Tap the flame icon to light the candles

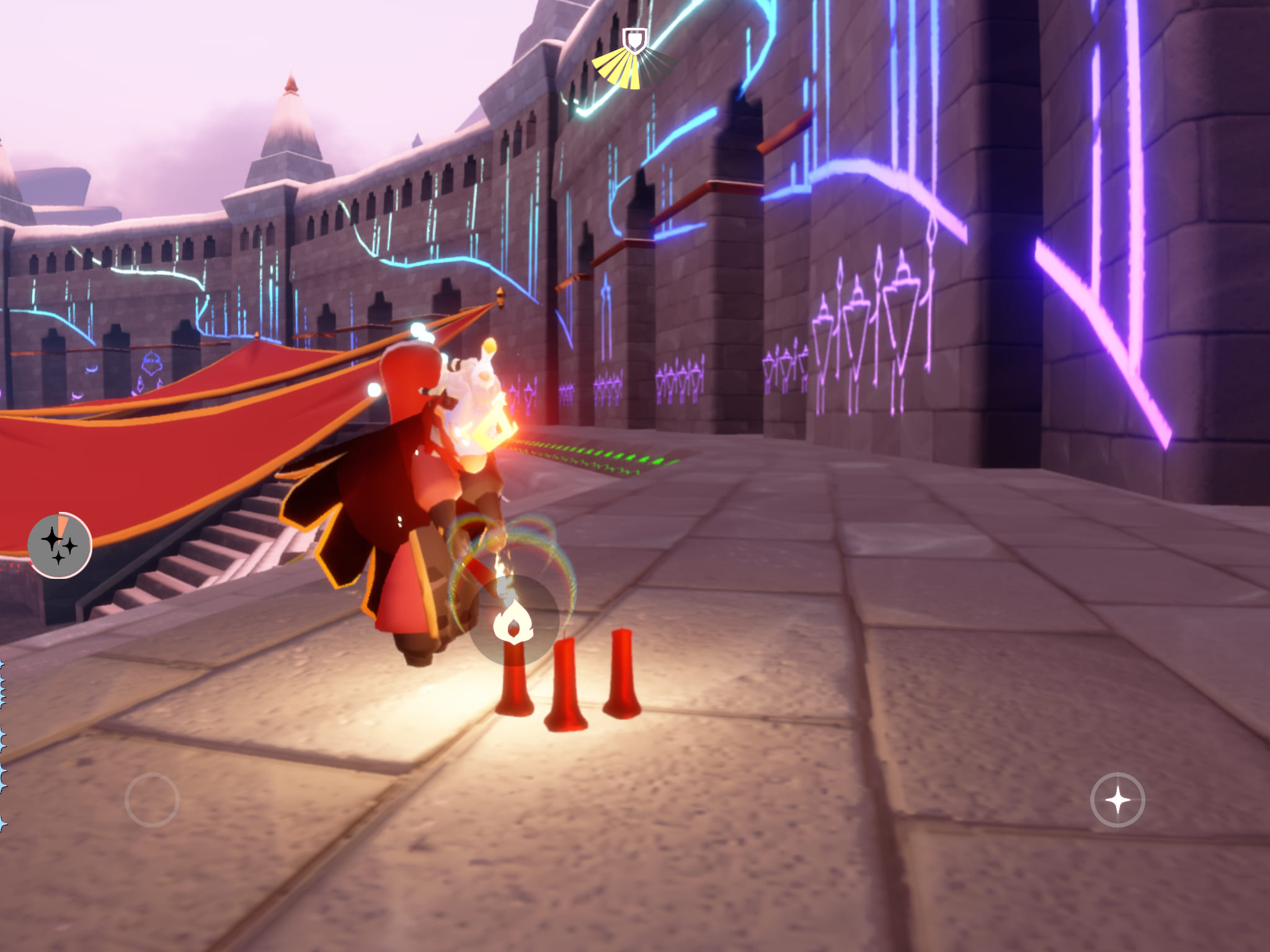(513, 621)
